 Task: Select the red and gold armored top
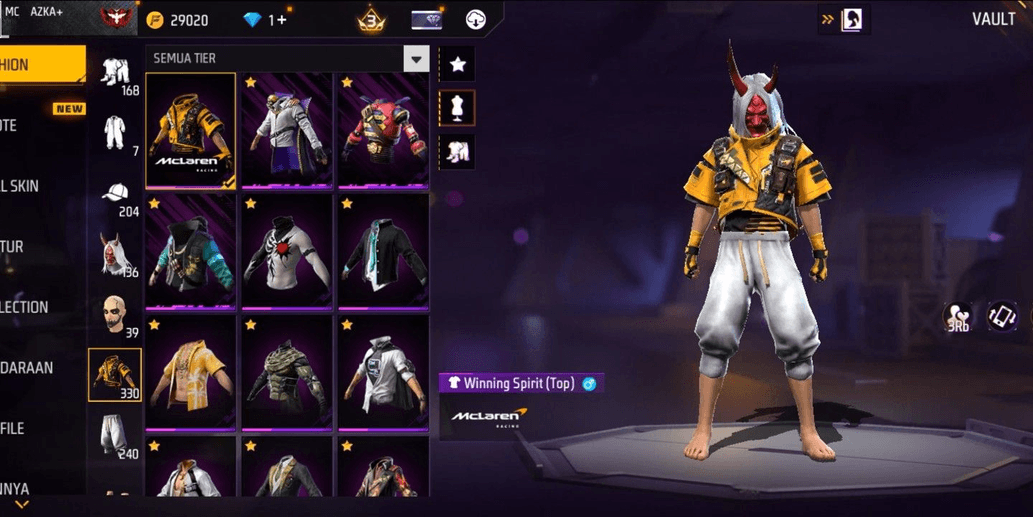point(382,130)
